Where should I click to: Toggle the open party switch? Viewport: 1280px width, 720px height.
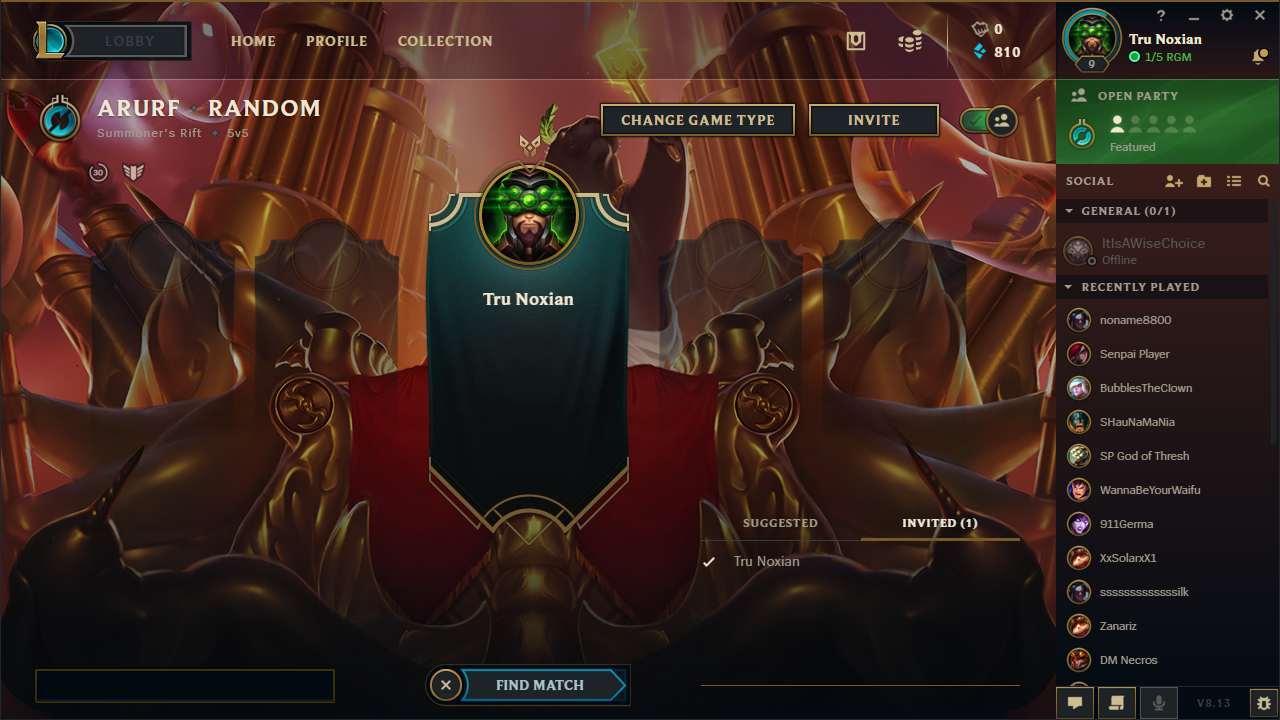click(x=988, y=120)
